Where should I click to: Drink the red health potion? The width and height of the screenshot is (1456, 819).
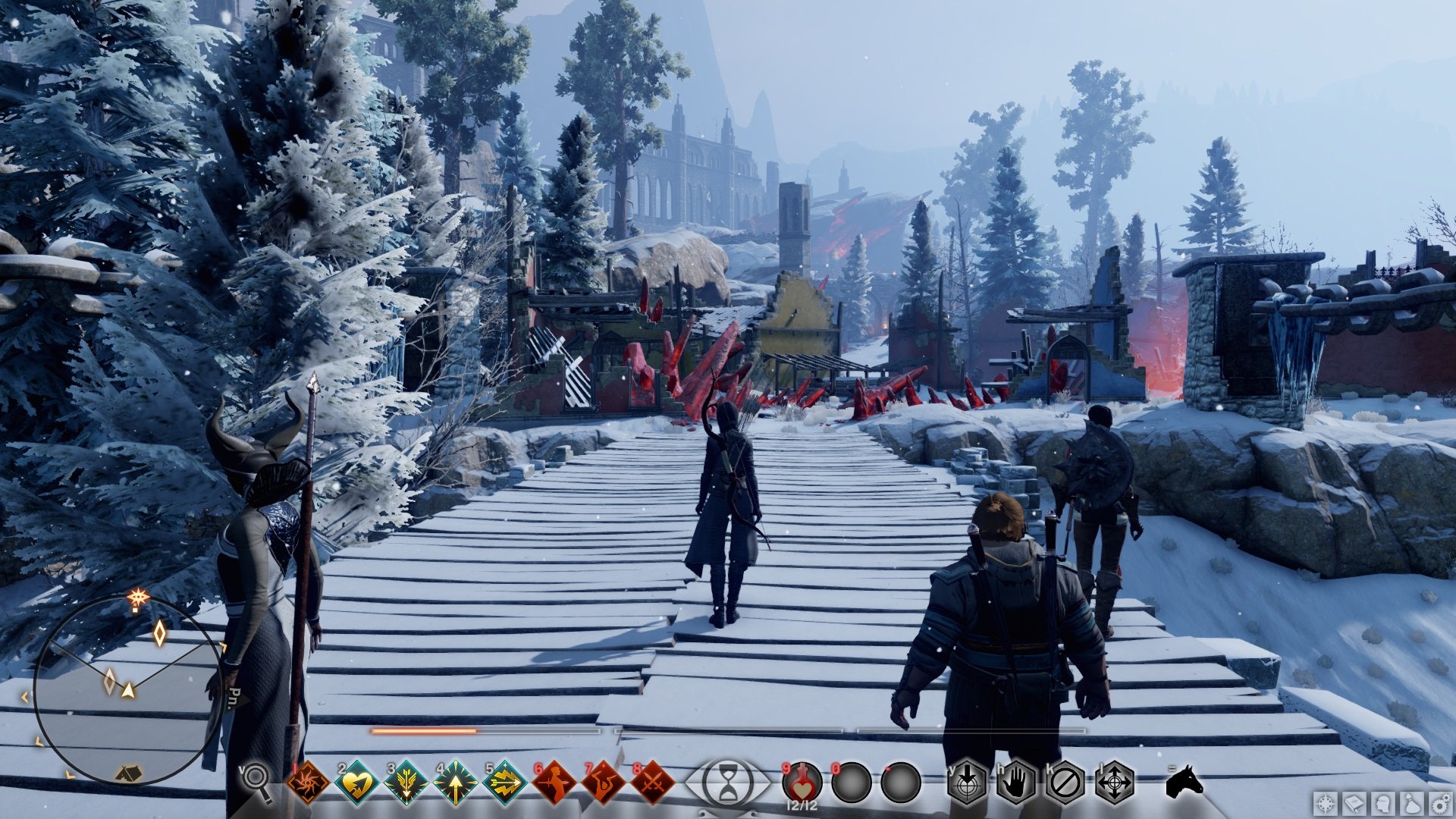[802, 783]
